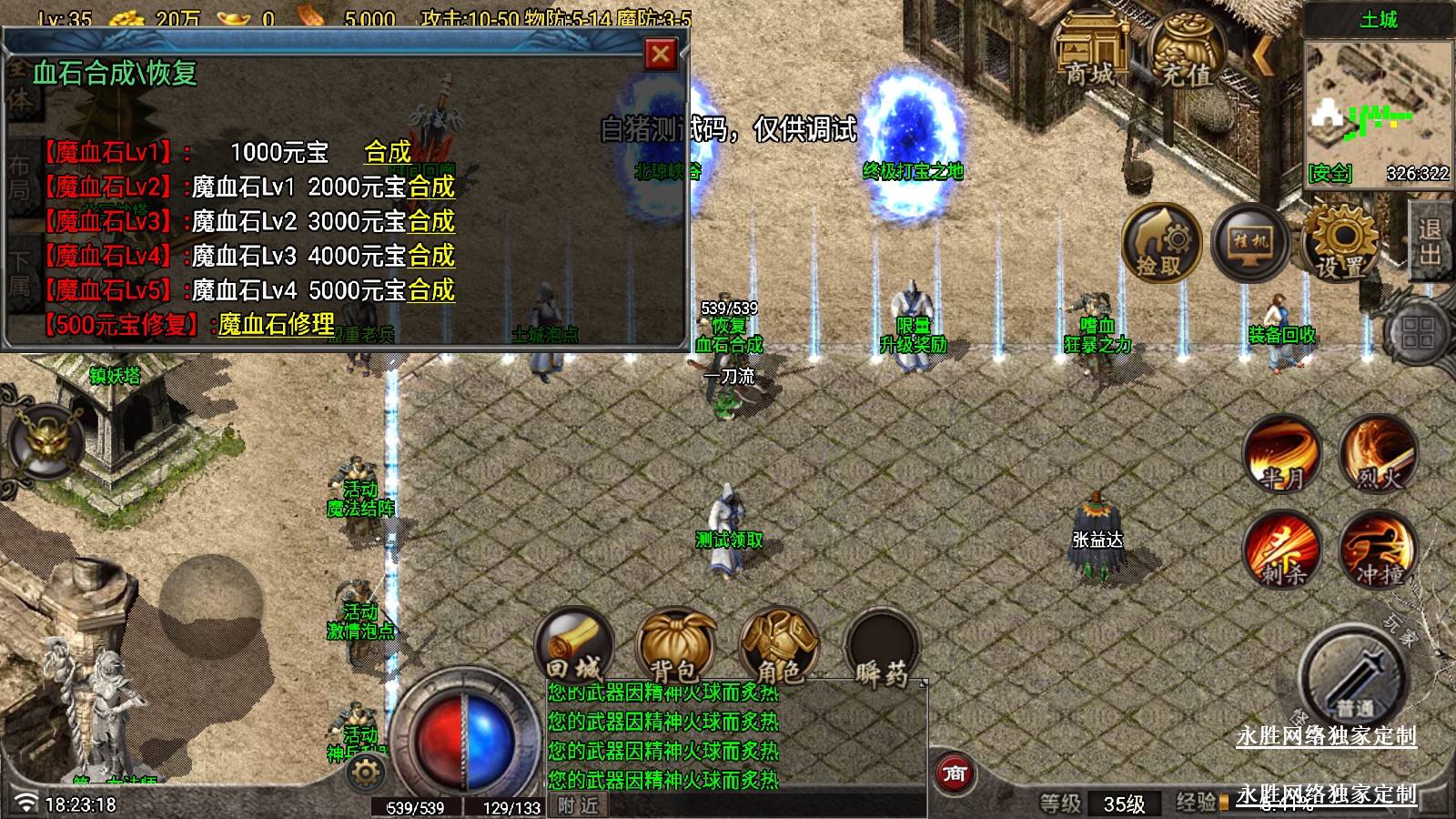
Task: Craft 魔血石Lv5 via its 合成 link
Action: point(431,291)
